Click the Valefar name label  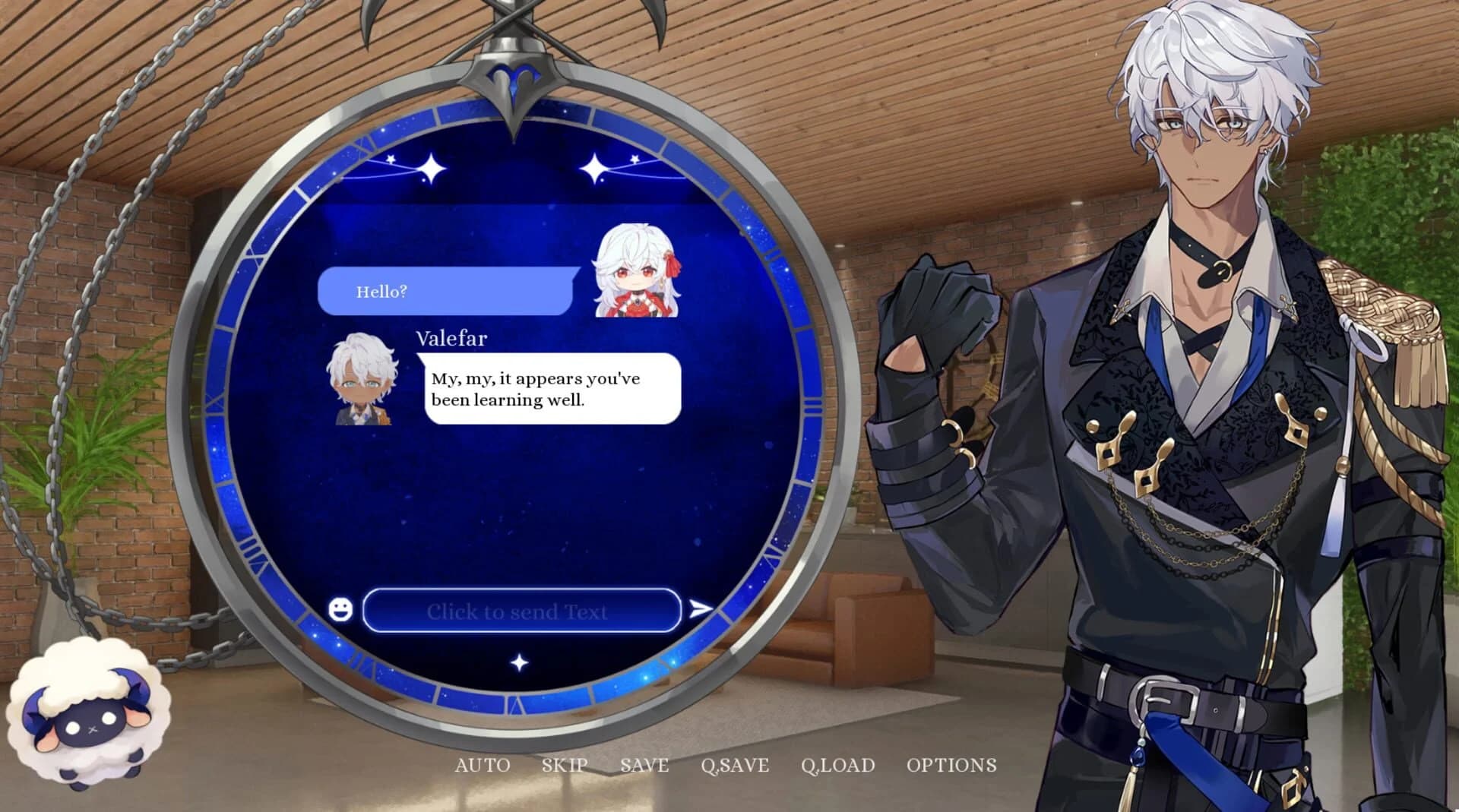(x=451, y=338)
